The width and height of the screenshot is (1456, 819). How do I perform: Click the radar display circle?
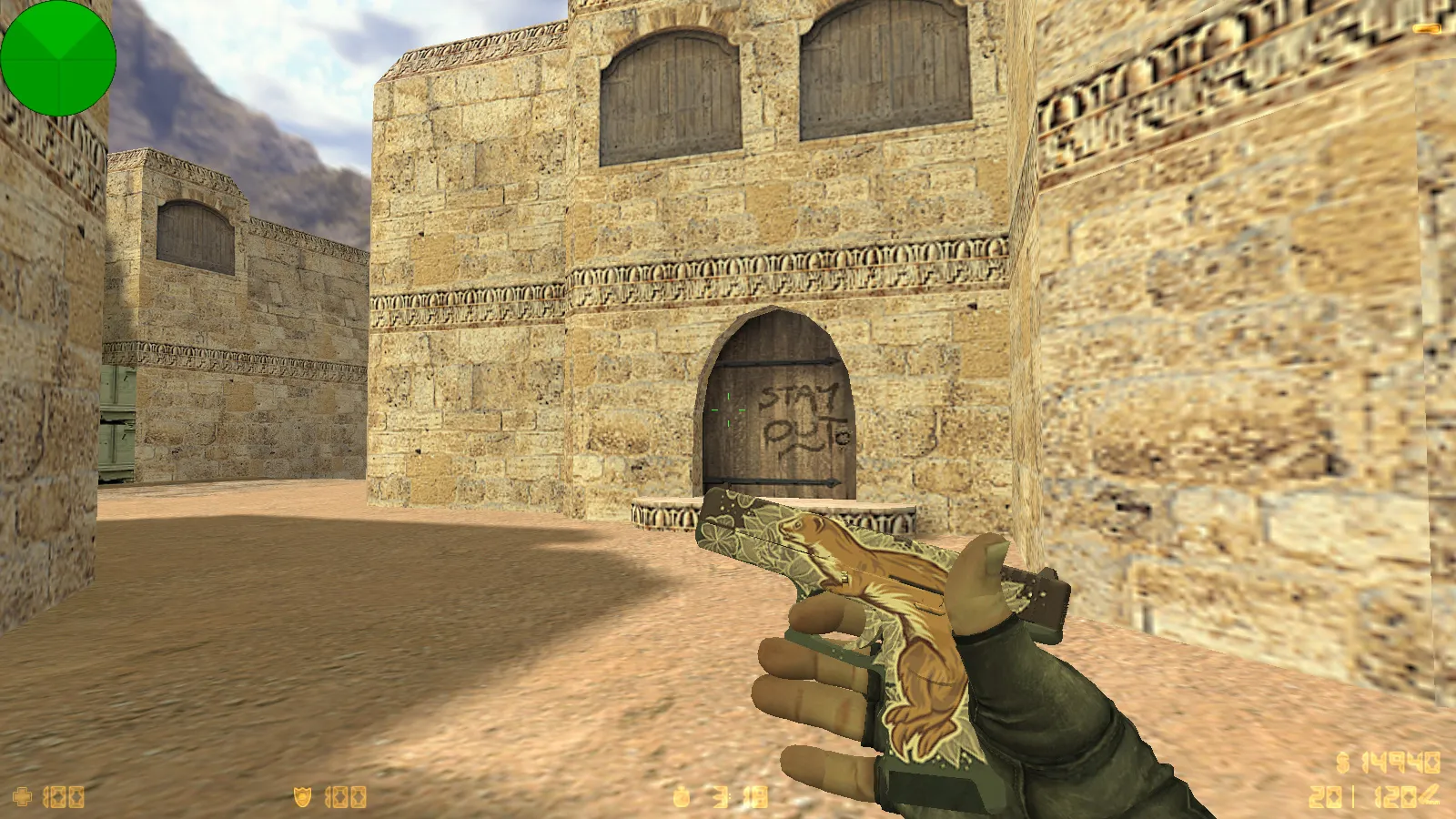57,57
